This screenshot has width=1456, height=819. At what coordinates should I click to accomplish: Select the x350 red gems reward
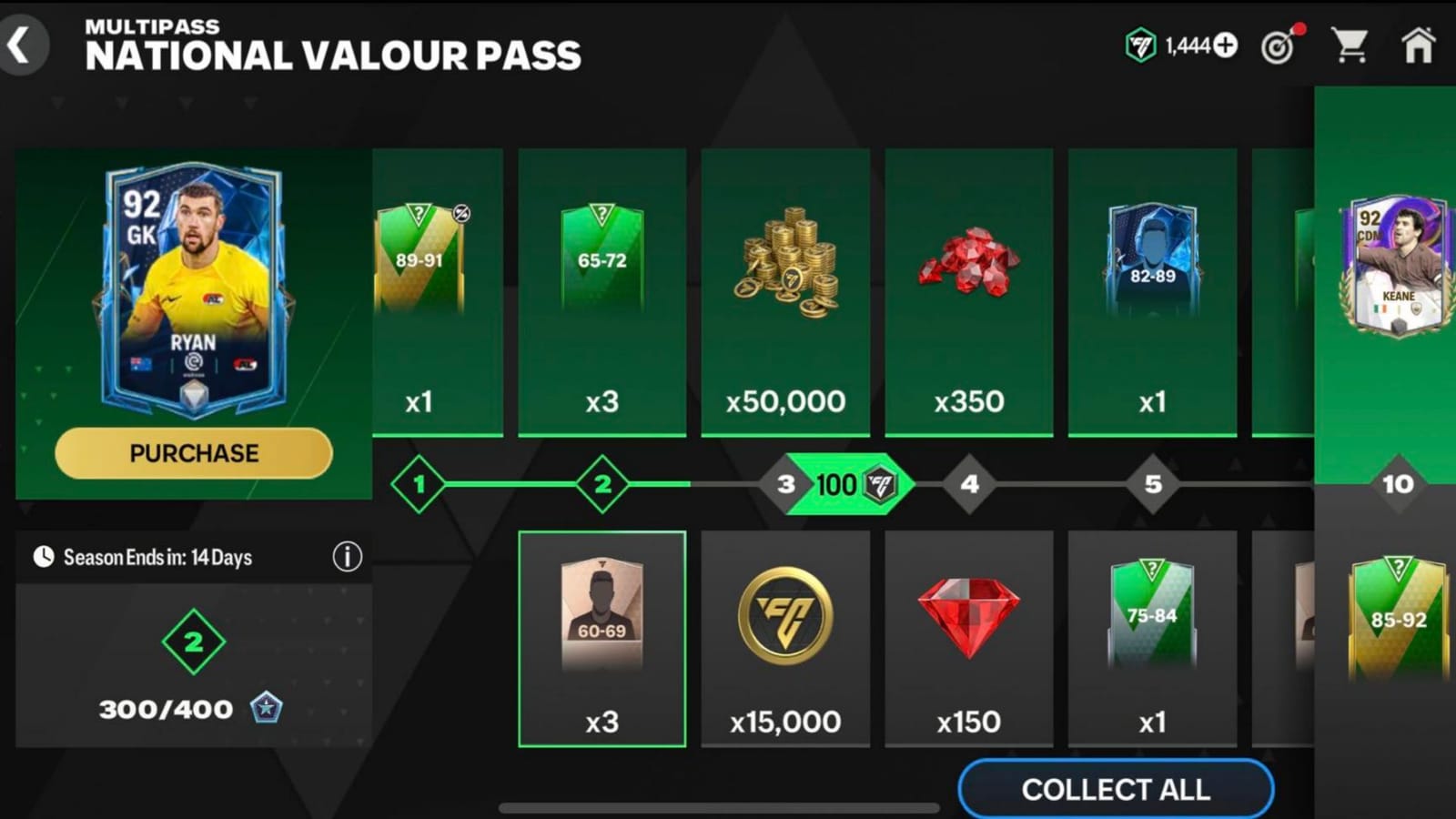(x=968, y=291)
